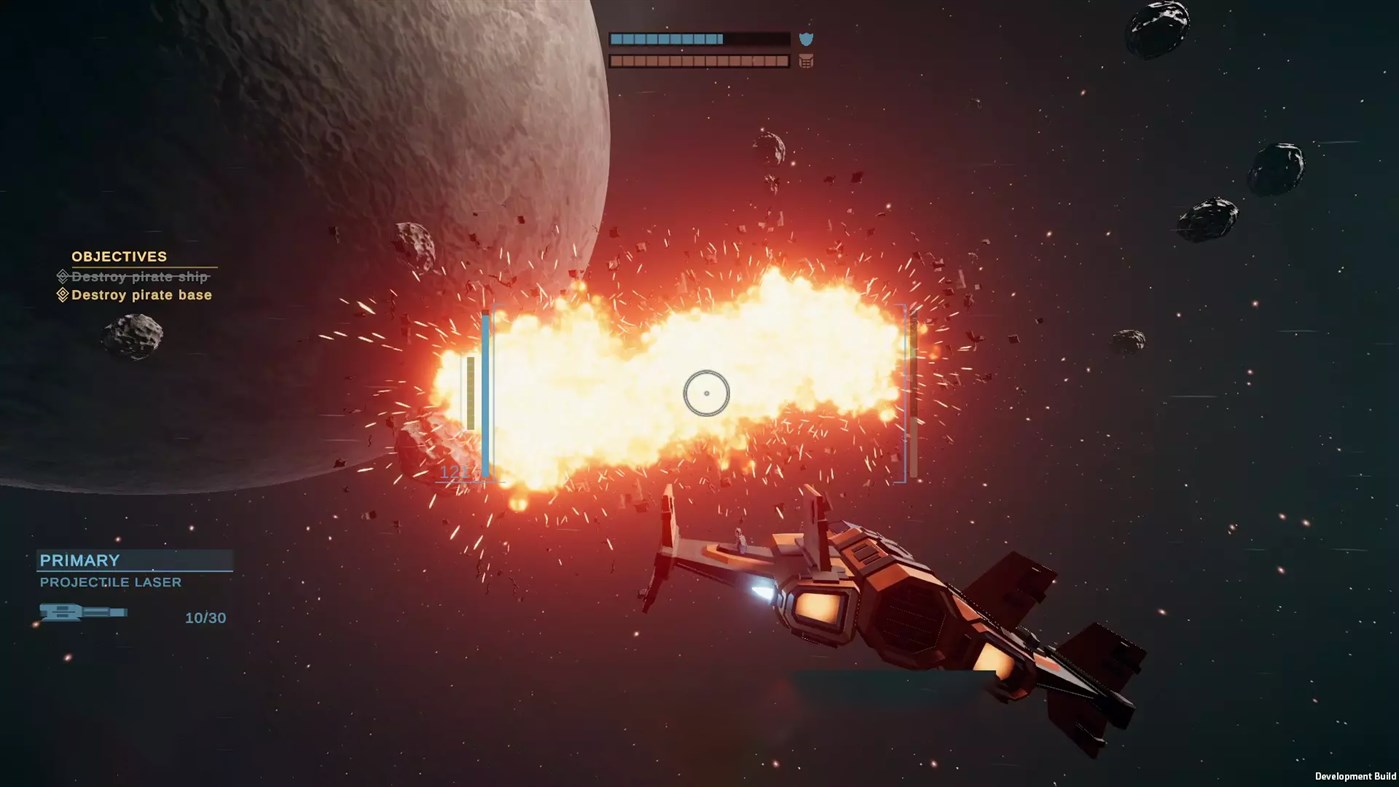
Task: Click the Development Build label
Action: click(1354, 776)
